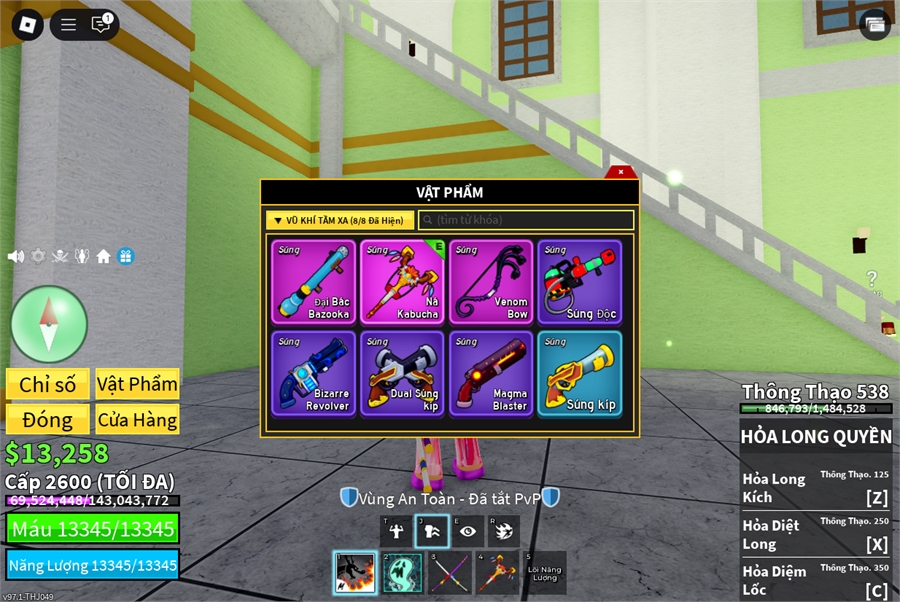Open the Roblox chat overlay
Viewport: 900px width, 602px height.
(101, 24)
